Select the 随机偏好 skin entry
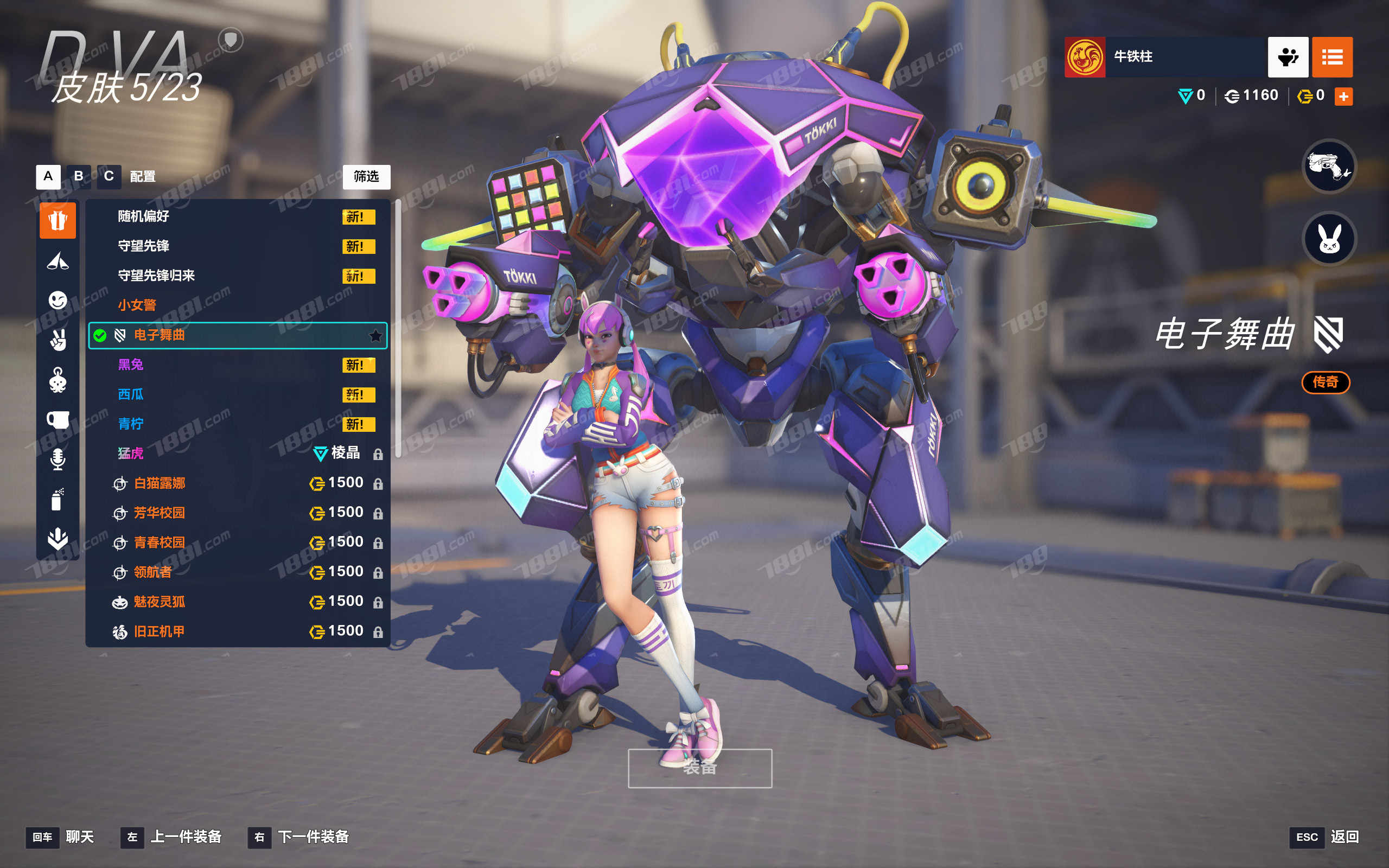Screen dimensions: 1389x868 [x=143, y=216]
